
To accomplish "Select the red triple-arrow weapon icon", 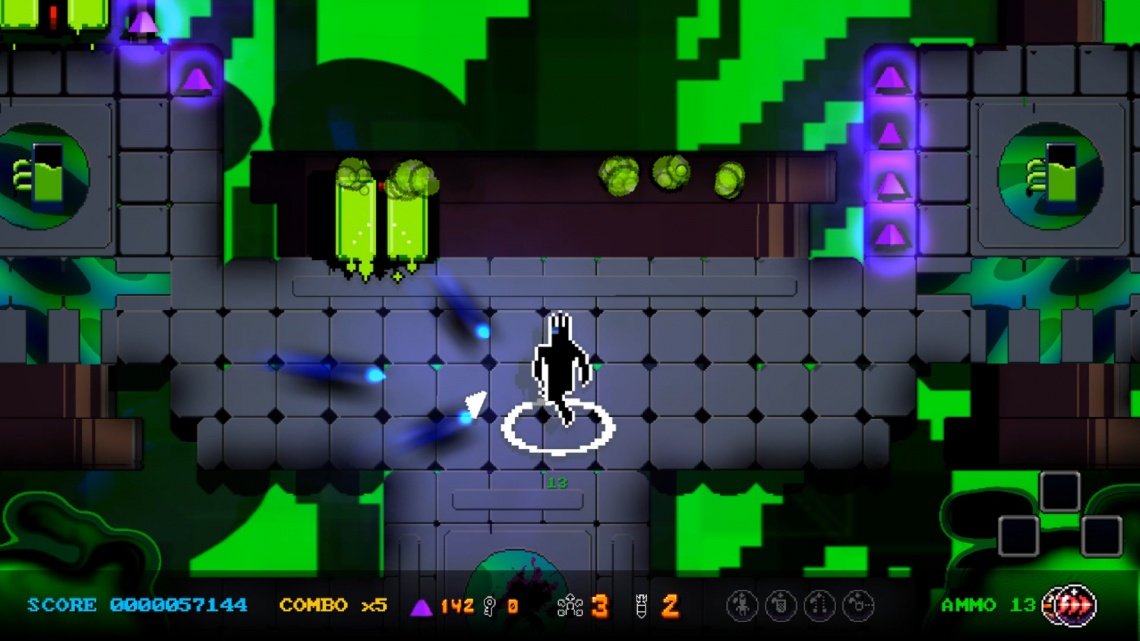I will [1077, 605].
